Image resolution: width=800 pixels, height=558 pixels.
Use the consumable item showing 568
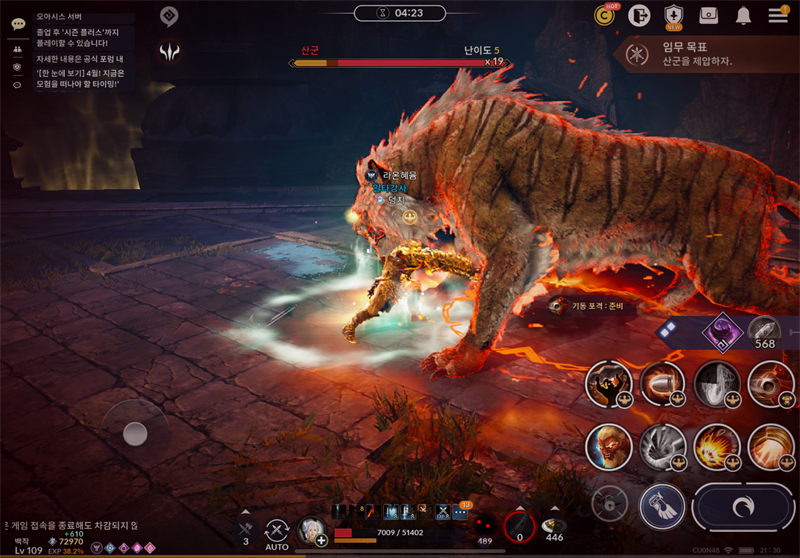[x=765, y=331]
